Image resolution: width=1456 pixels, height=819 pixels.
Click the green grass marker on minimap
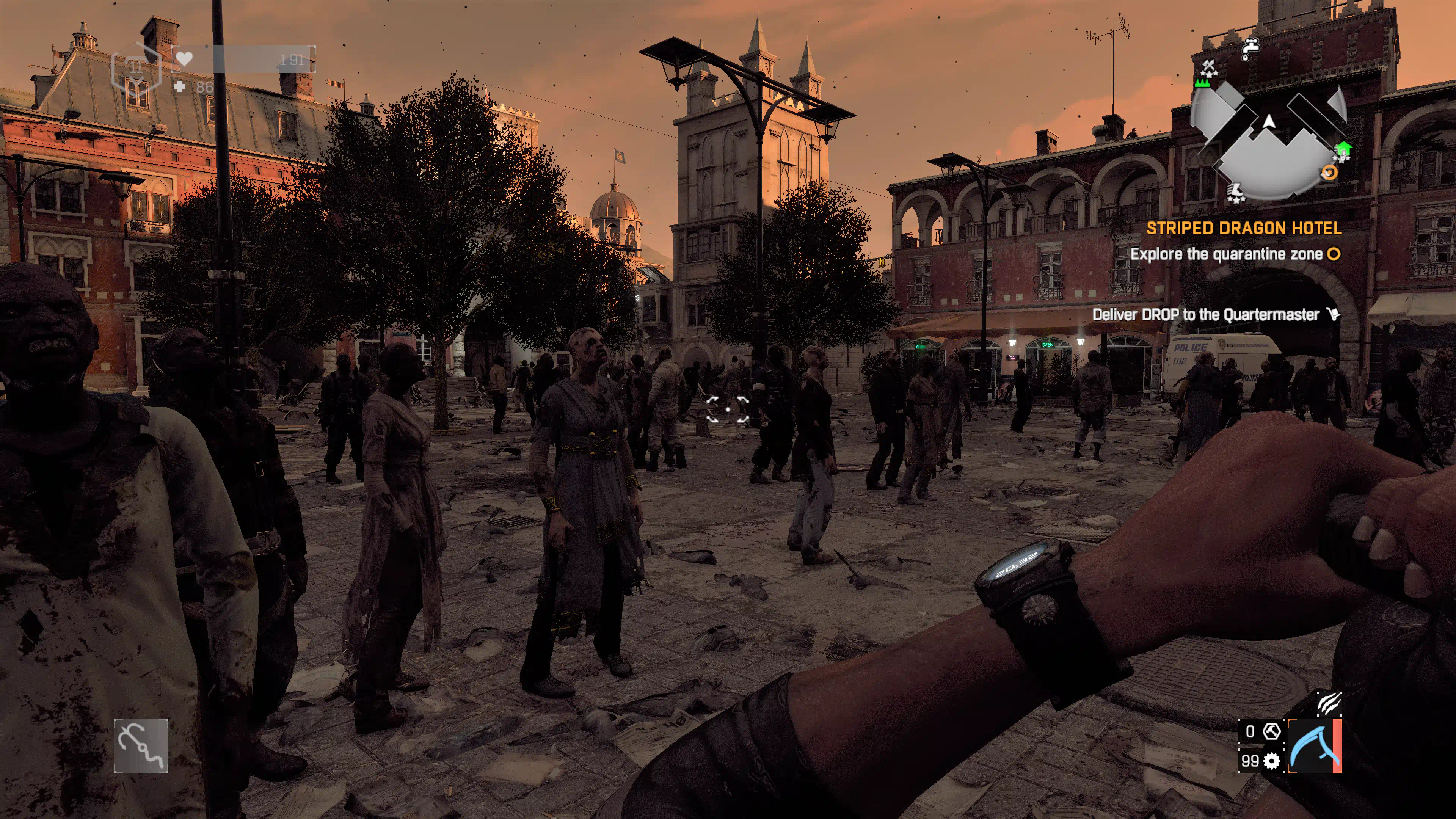click(1202, 84)
